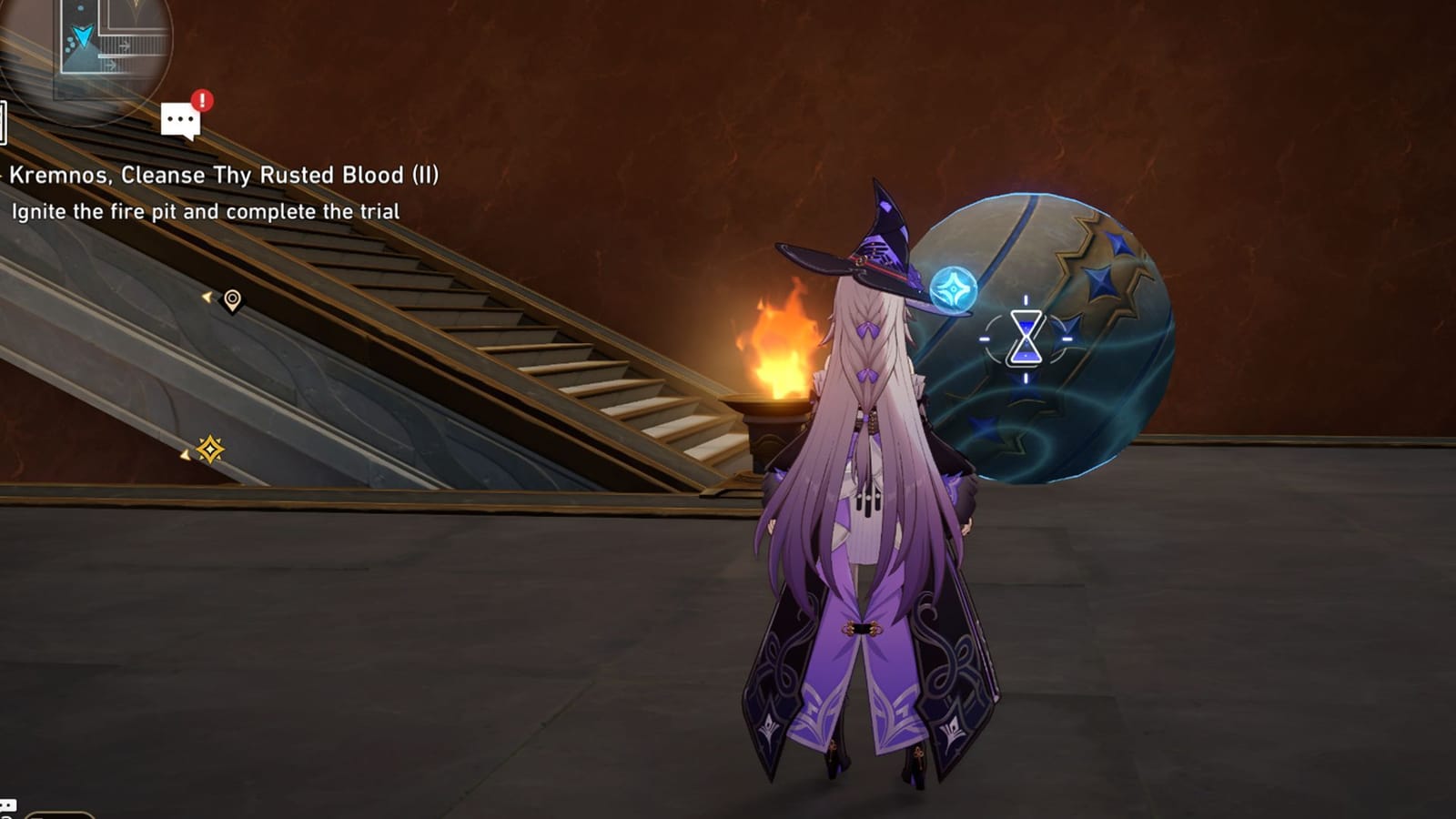
Task: Click the blue player arrow on the minimap
Action: coord(83,37)
